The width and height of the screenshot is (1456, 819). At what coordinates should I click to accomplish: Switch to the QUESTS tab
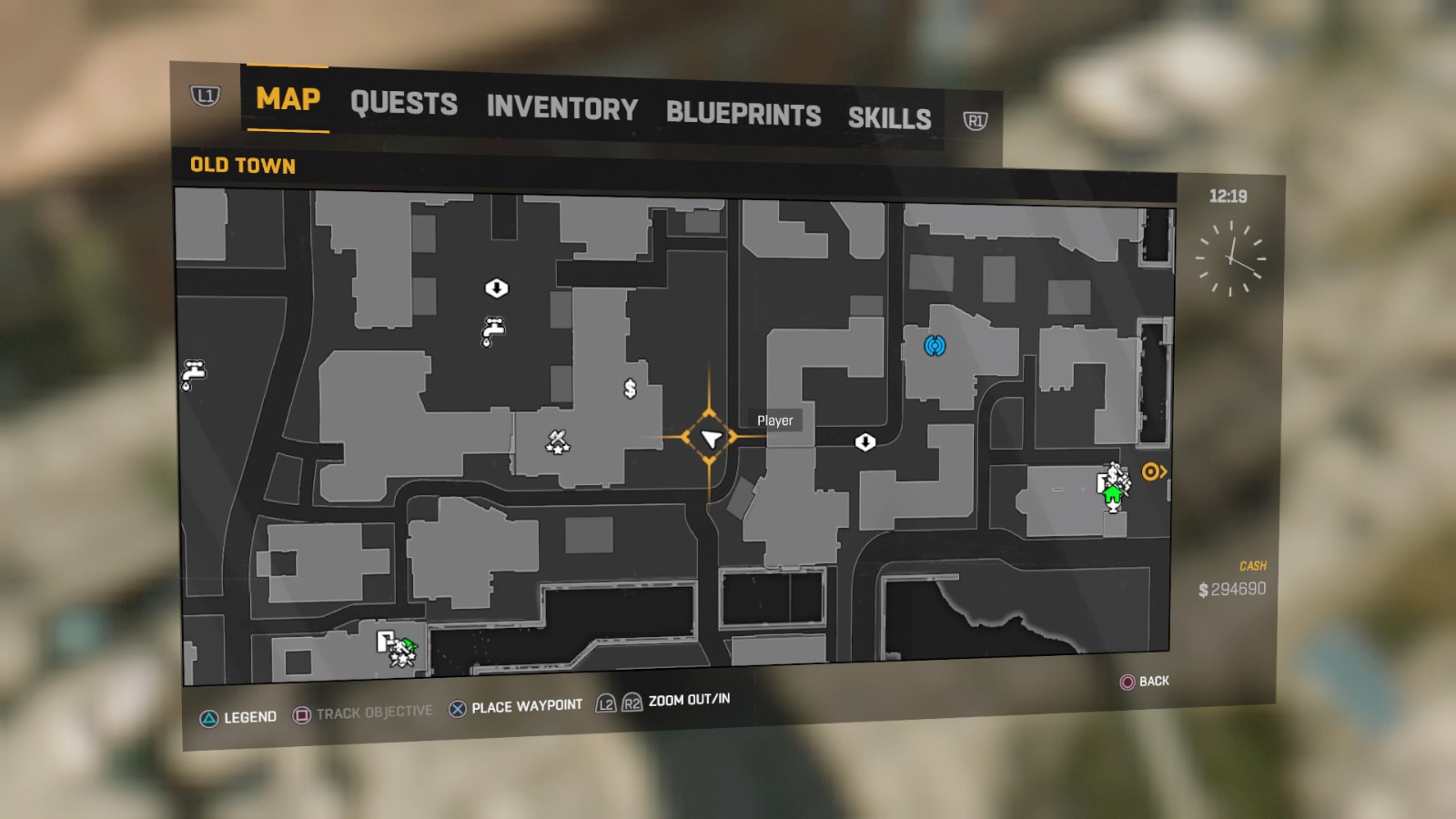403,105
